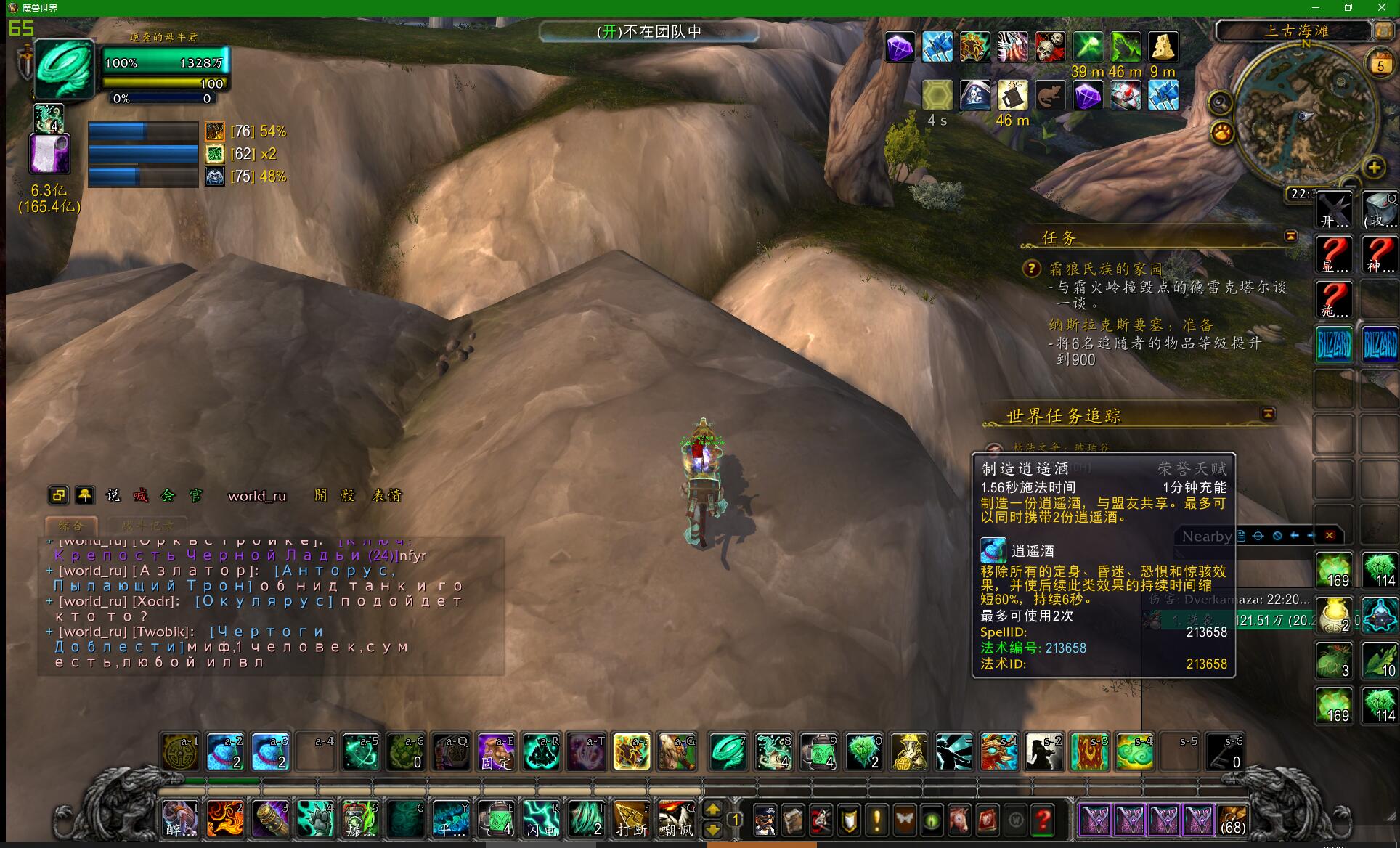Select the 霜狼氏族的家园 quest entry
This screenshot has width=1400, height=848.
point(1105,269)
